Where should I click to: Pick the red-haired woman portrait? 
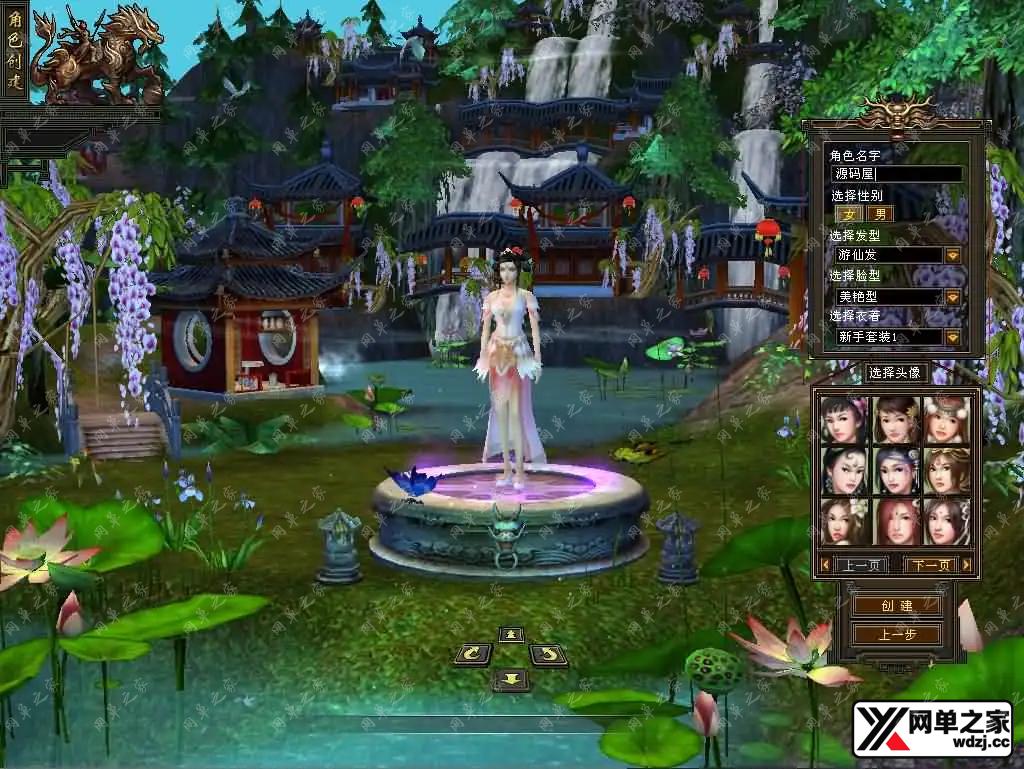(895, 520)
